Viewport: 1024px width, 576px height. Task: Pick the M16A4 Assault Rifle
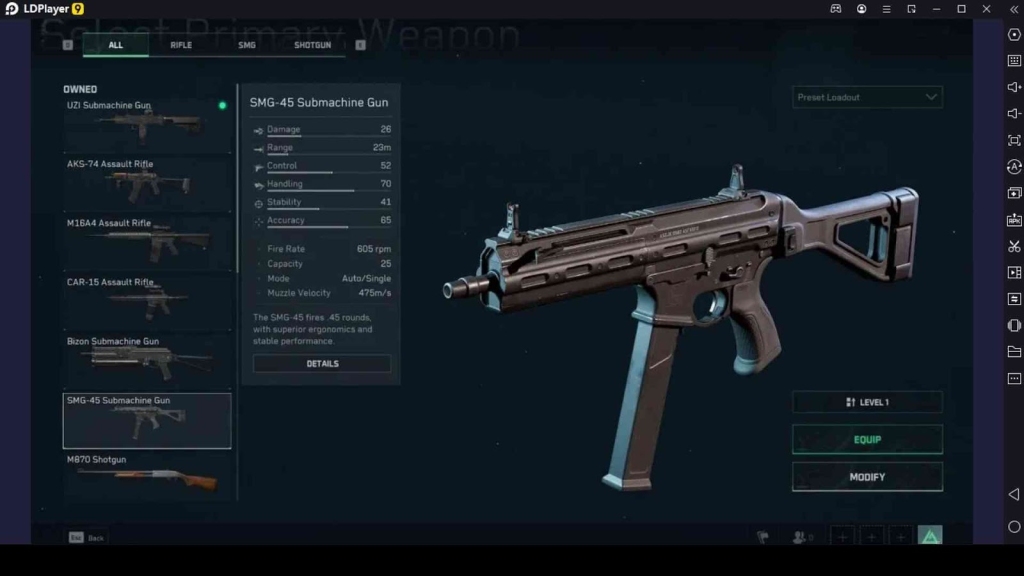[147, 243]
